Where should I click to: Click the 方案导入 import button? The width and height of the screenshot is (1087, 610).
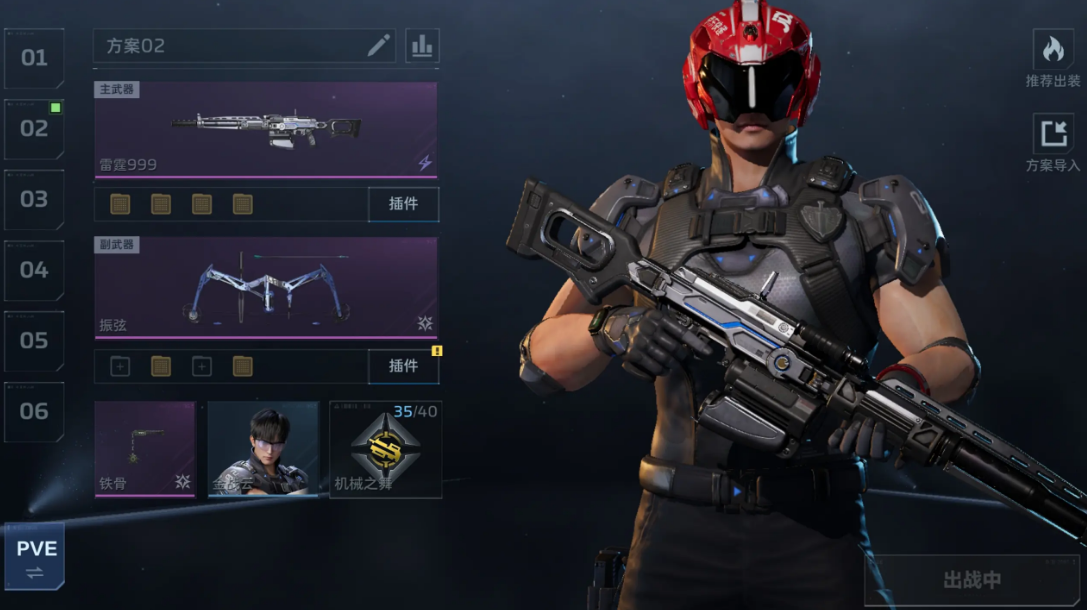pos(1053,143)
